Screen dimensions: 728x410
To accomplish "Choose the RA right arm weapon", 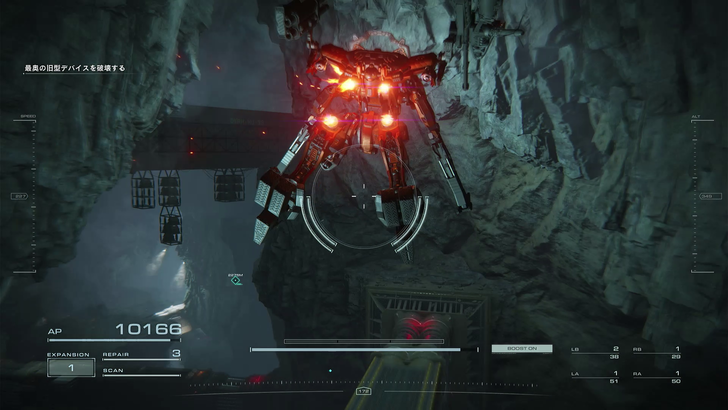I will pyautogui.click(x=658, y=377).
